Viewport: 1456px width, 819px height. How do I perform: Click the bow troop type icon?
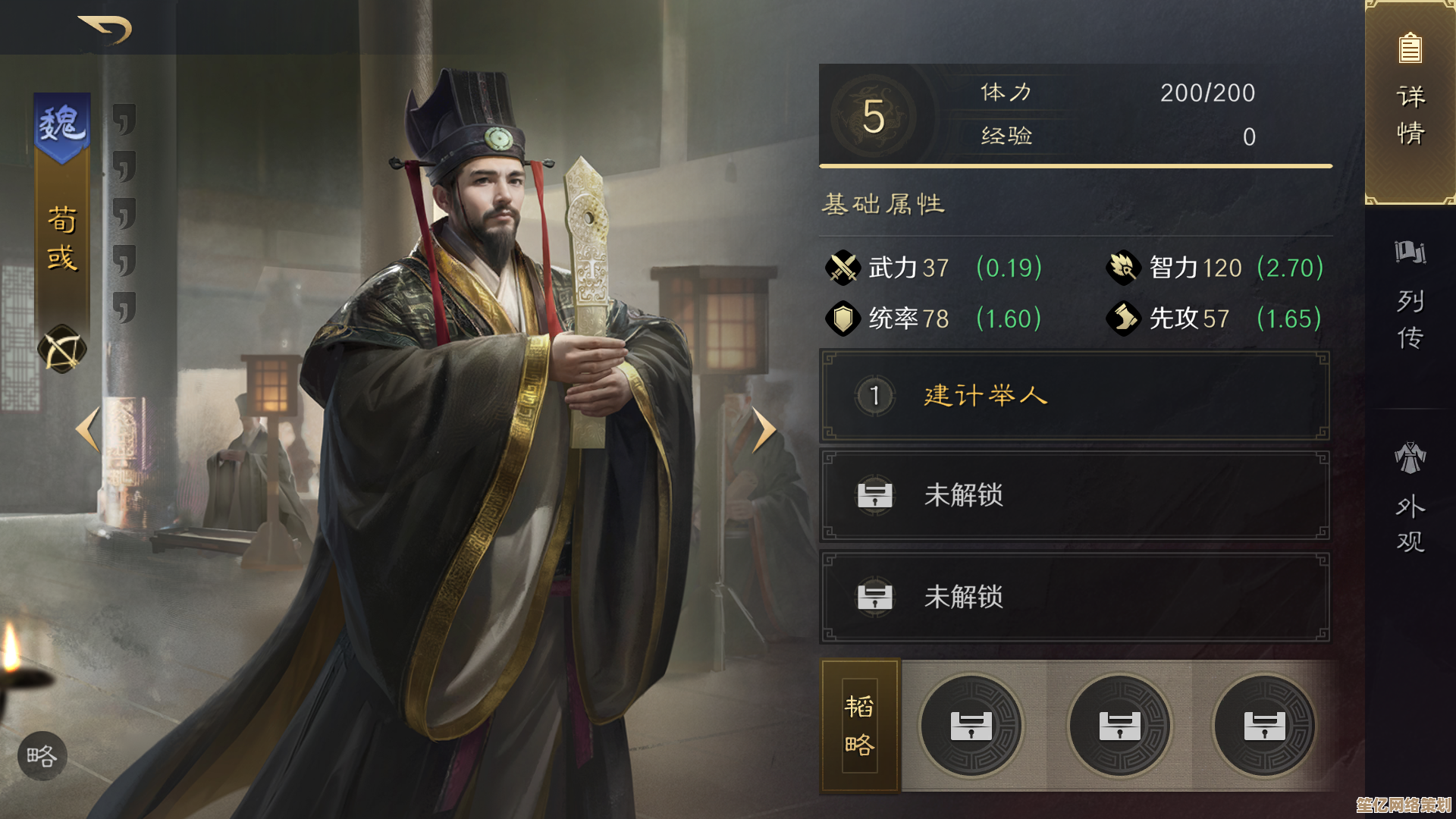(62, 350)
